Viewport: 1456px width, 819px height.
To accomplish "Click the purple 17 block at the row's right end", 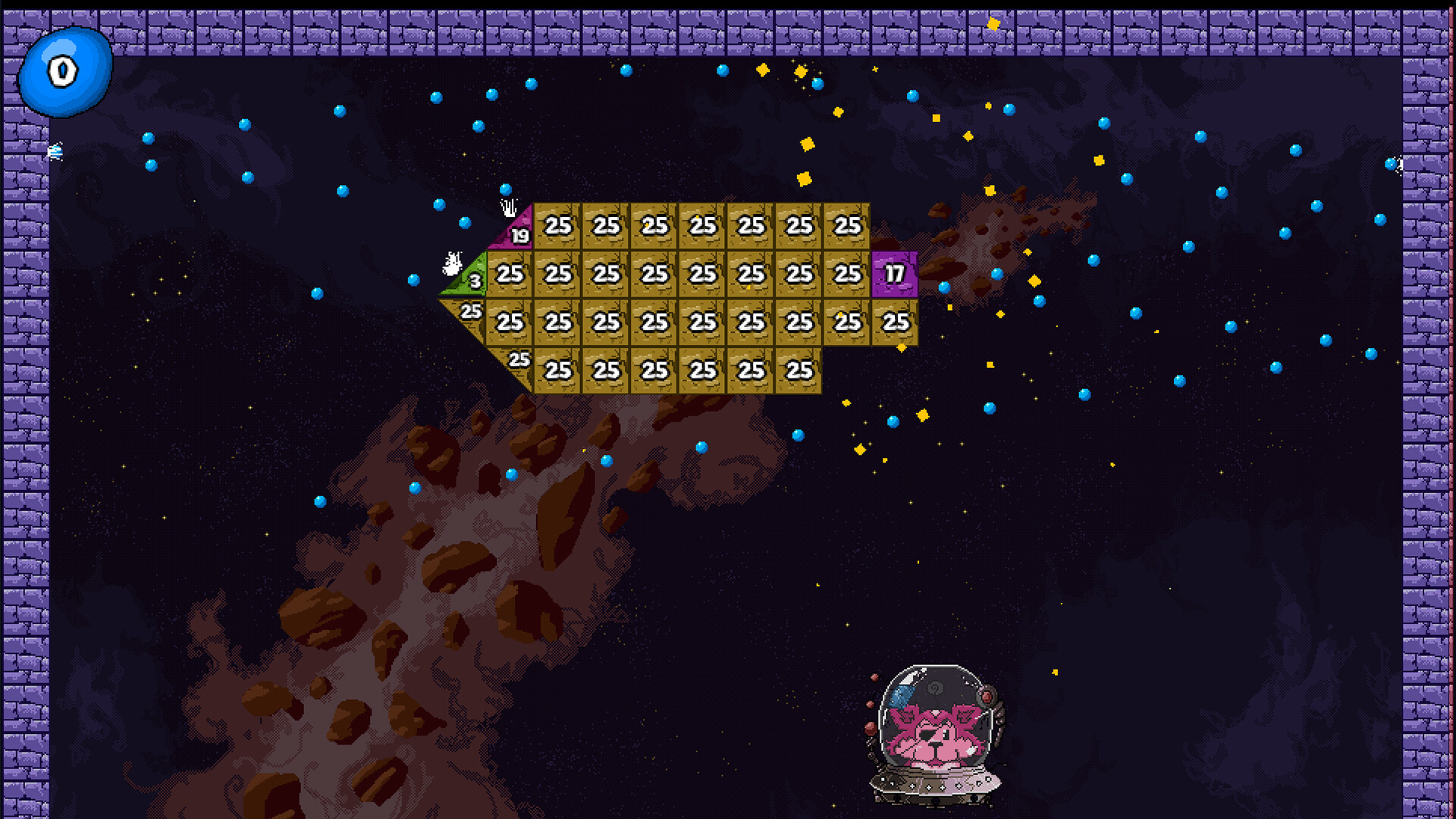I will click(x=895, y=275).
